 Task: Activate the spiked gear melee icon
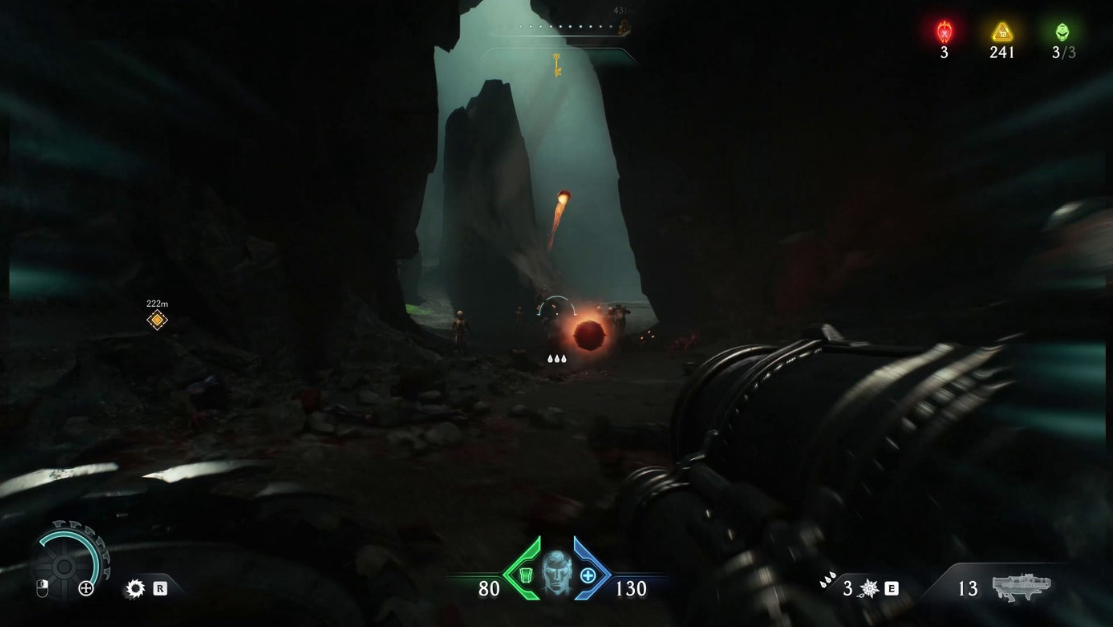click(135, 589)
